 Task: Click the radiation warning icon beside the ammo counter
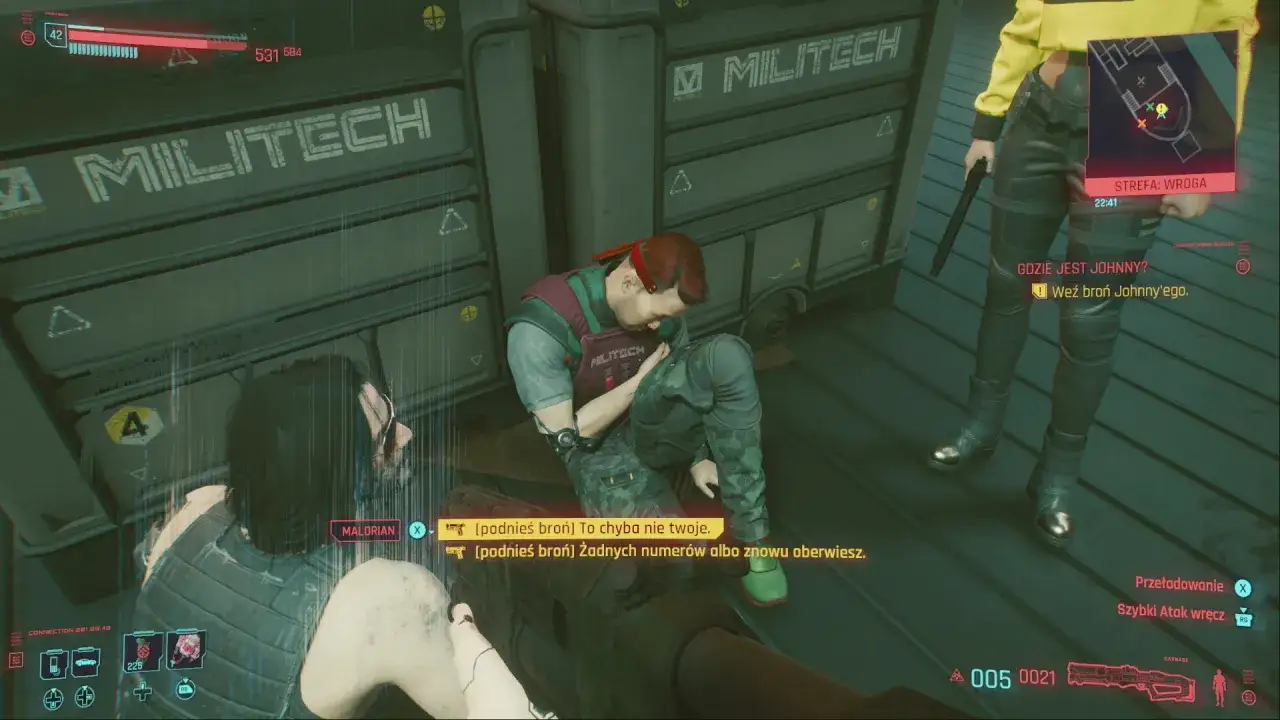point(956,676)
